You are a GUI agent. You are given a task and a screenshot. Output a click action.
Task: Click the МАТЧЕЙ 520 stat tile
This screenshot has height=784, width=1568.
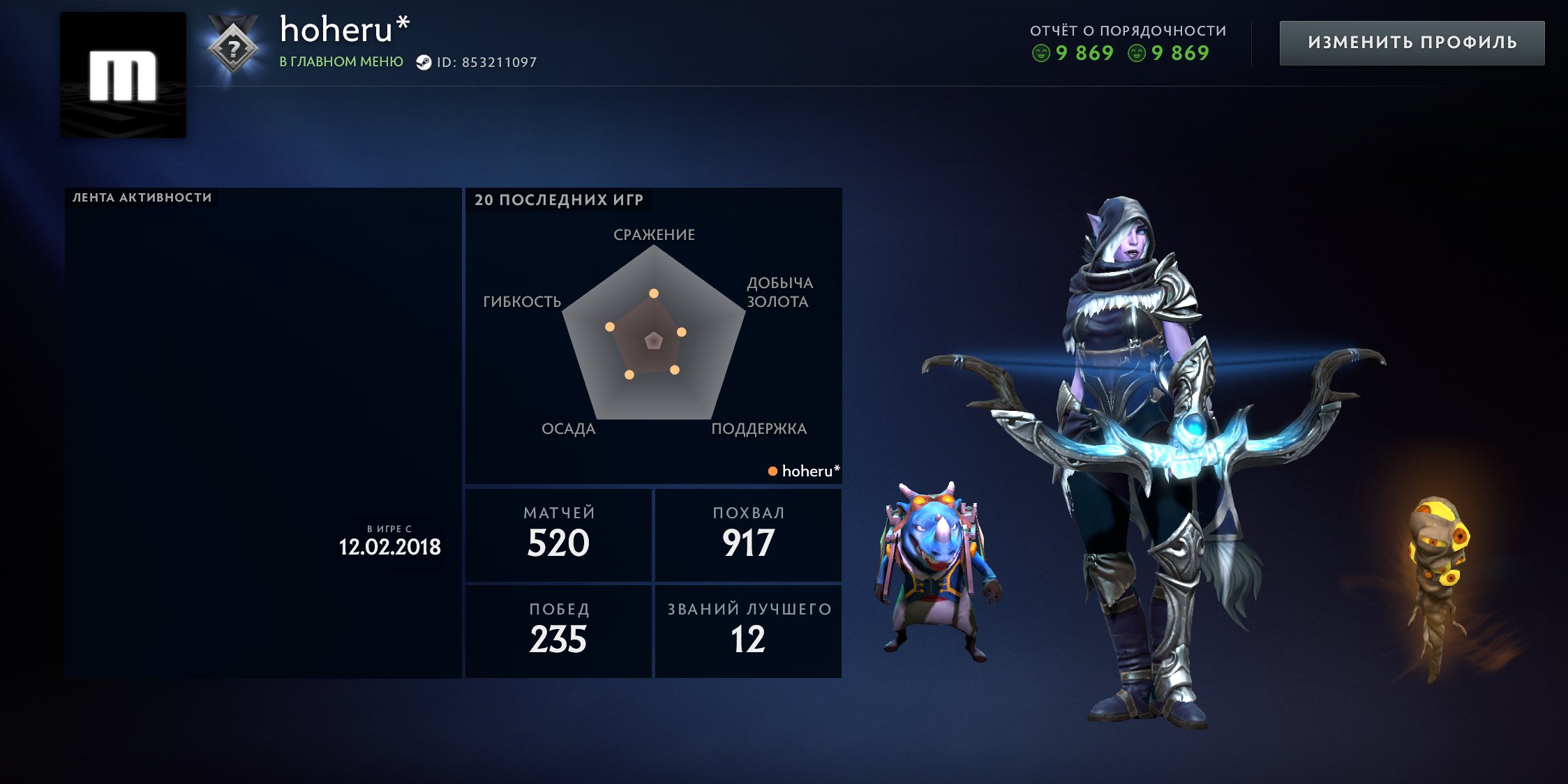tap(558, 534)
